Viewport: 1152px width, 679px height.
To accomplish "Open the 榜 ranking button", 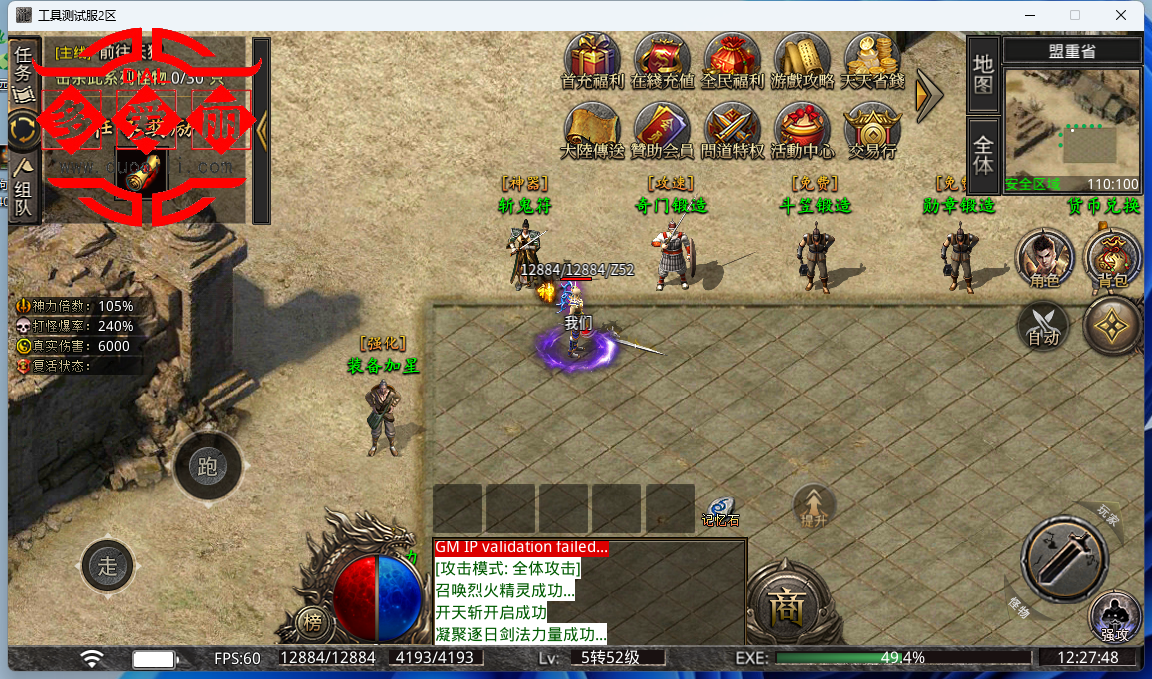I will tap(313, 624).
